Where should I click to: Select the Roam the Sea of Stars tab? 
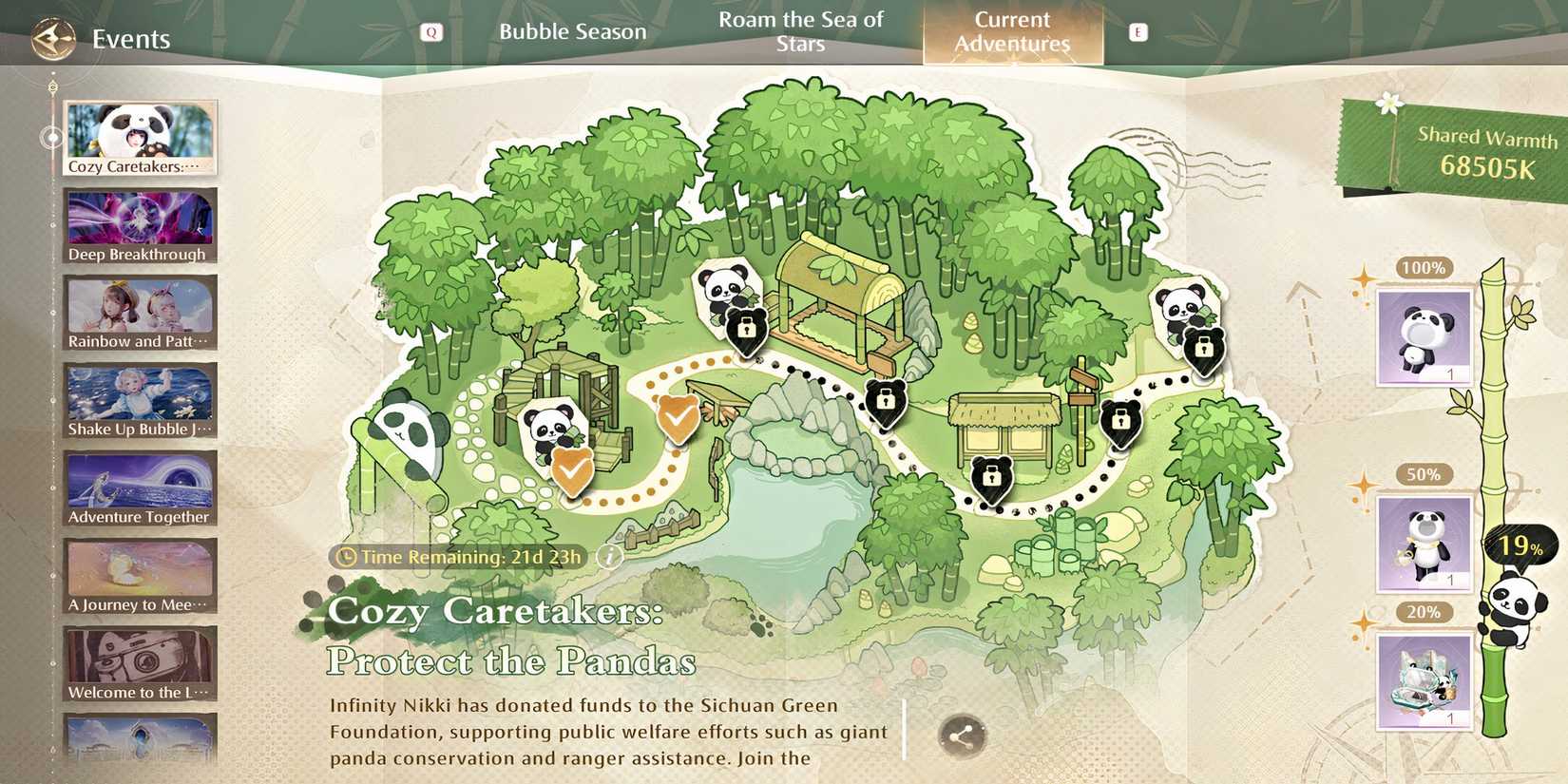click(x=801, y=29)
